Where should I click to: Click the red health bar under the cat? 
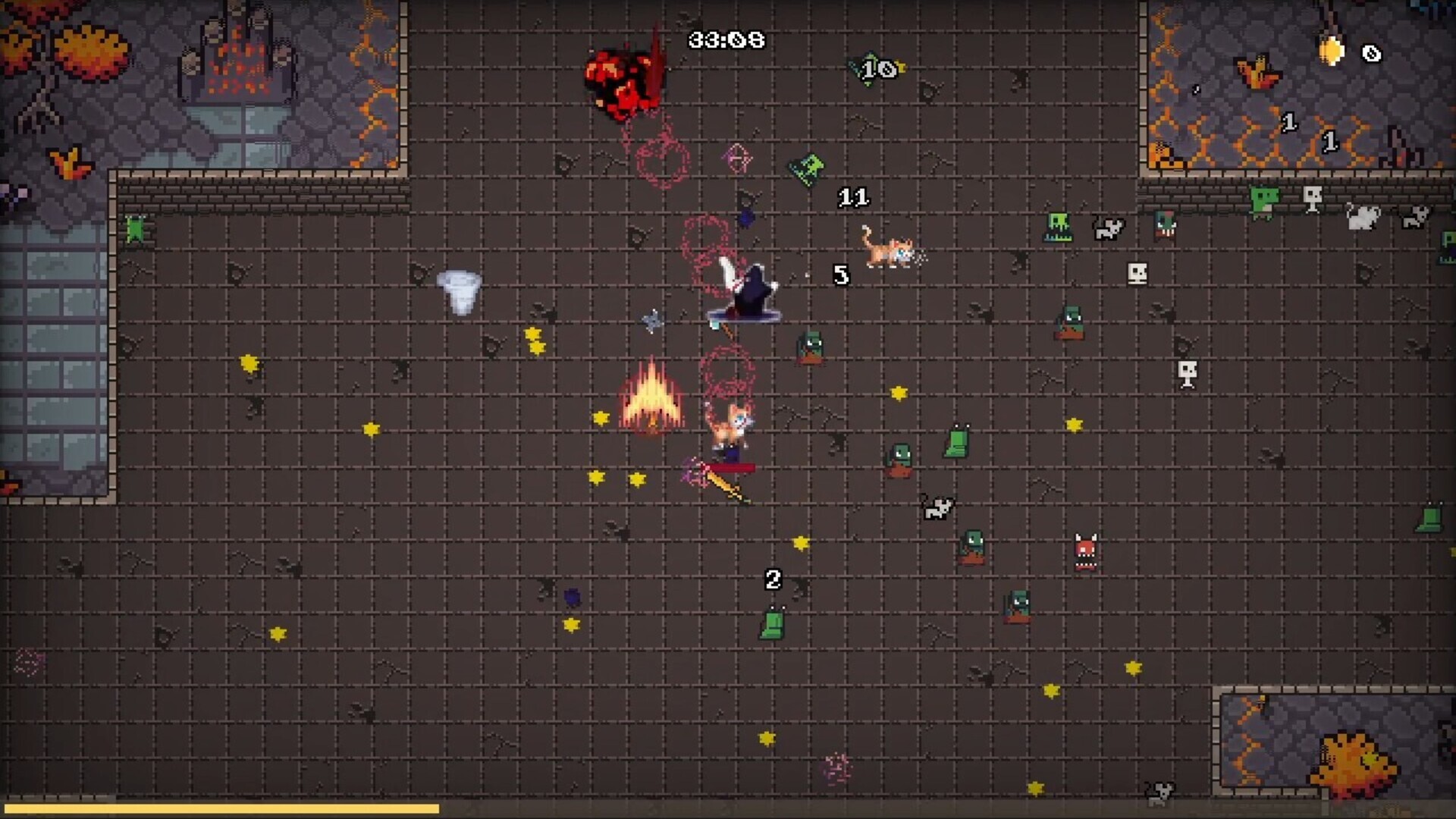point(728,468)
